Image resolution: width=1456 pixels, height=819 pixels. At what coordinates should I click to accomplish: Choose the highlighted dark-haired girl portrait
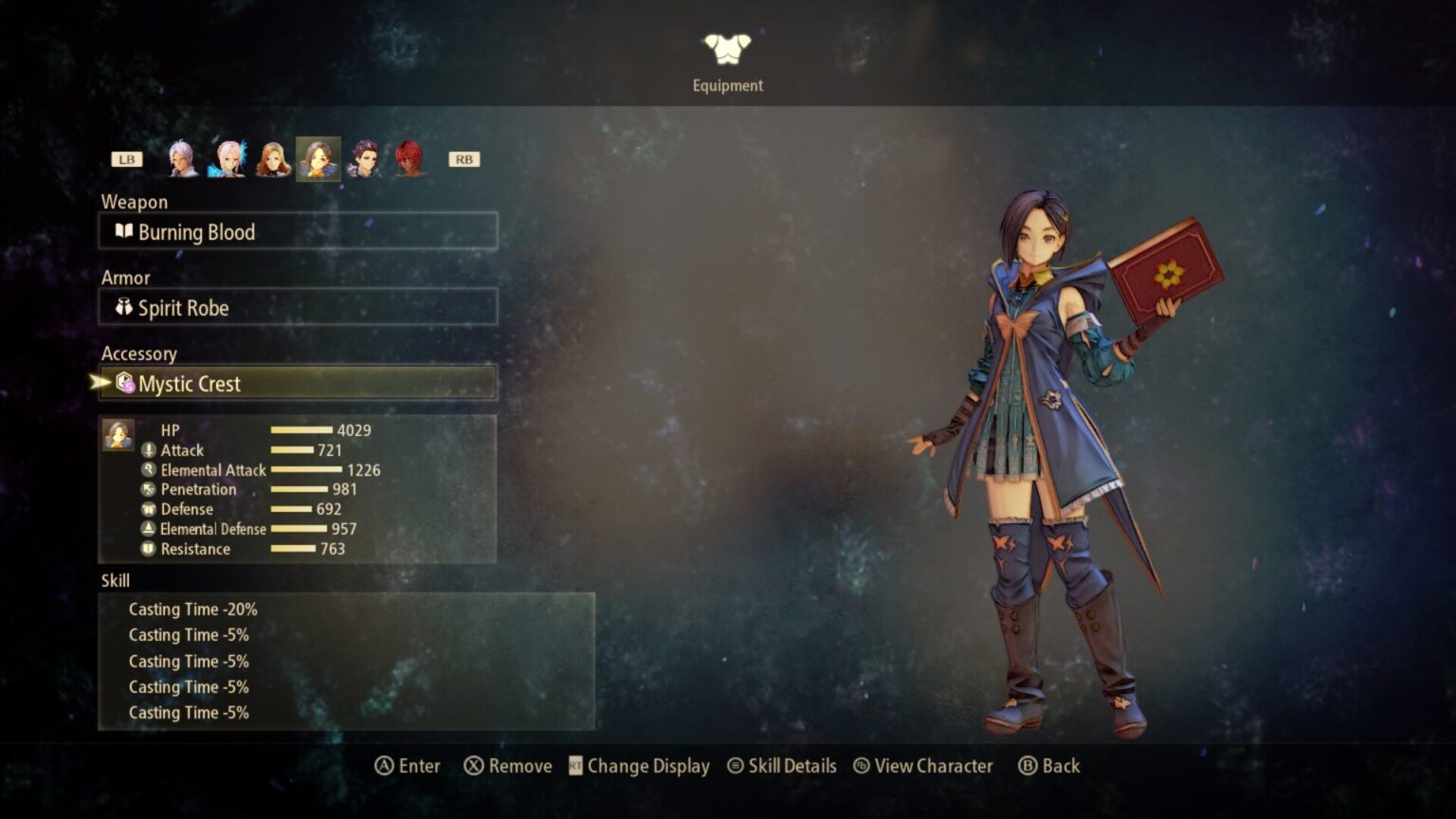318,158
